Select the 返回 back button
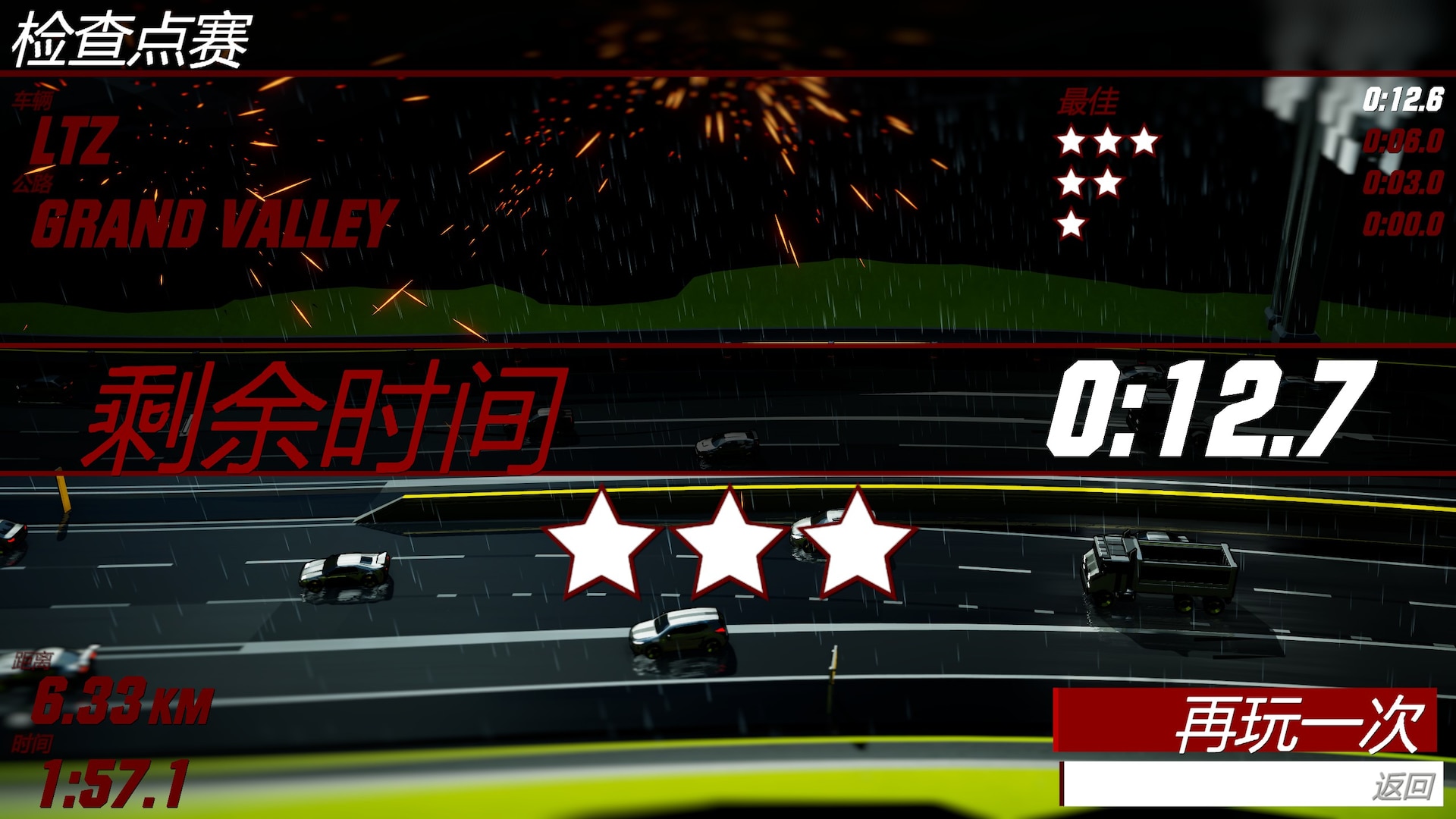 [x=1251, y=785]
